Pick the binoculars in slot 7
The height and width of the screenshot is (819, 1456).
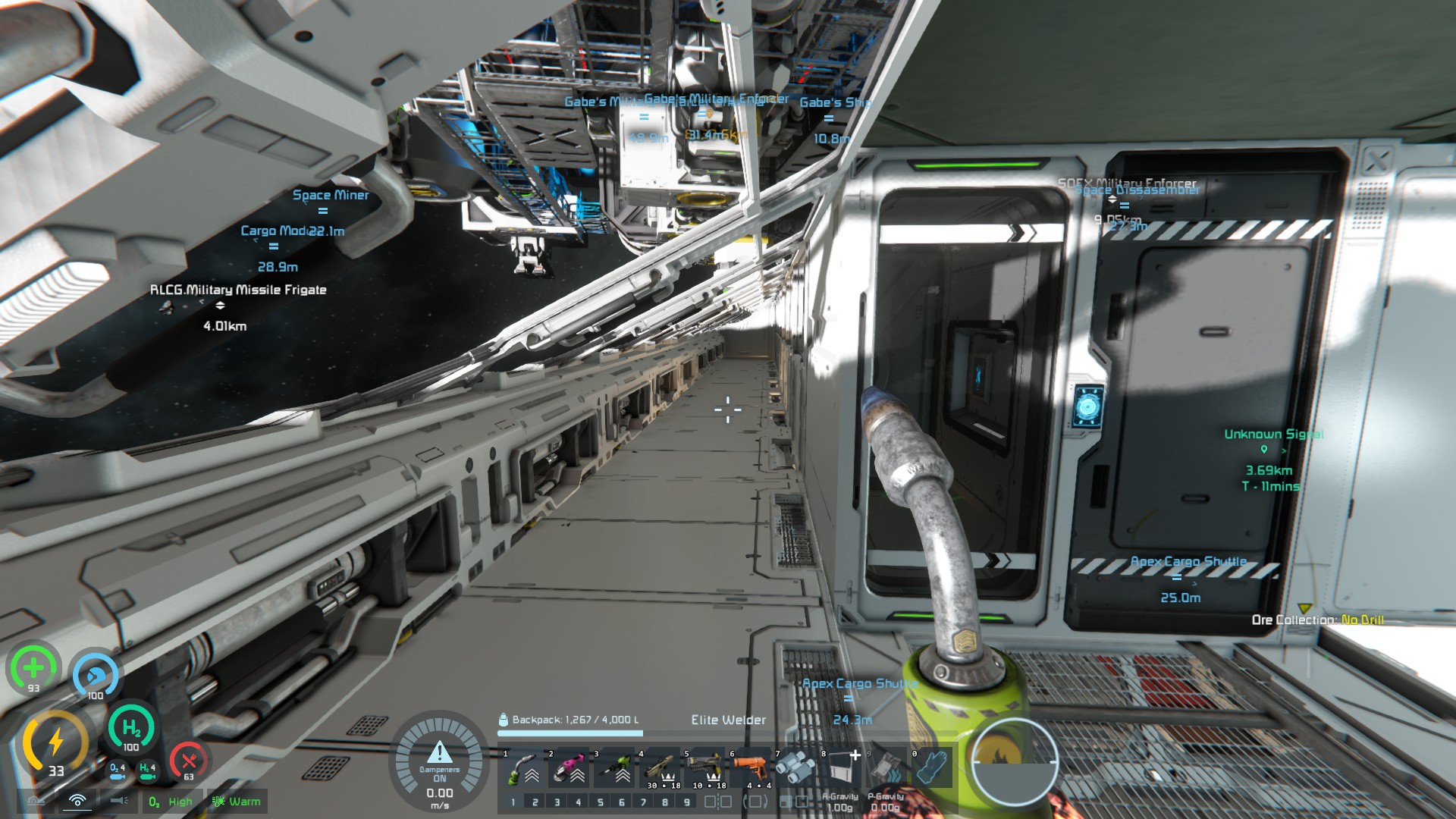point(795,768)
